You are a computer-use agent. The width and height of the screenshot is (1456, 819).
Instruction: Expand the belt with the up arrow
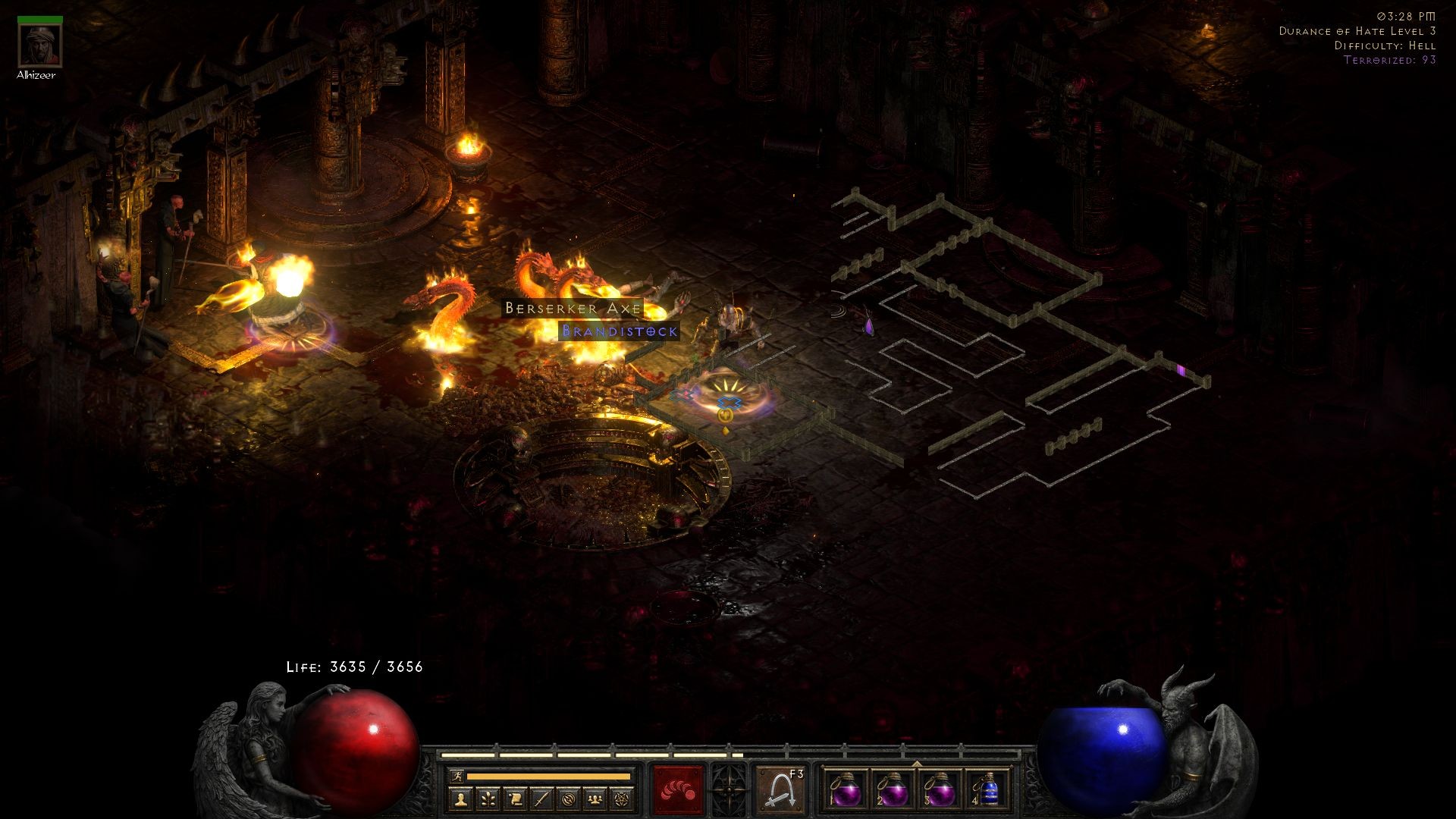[916, 764]
